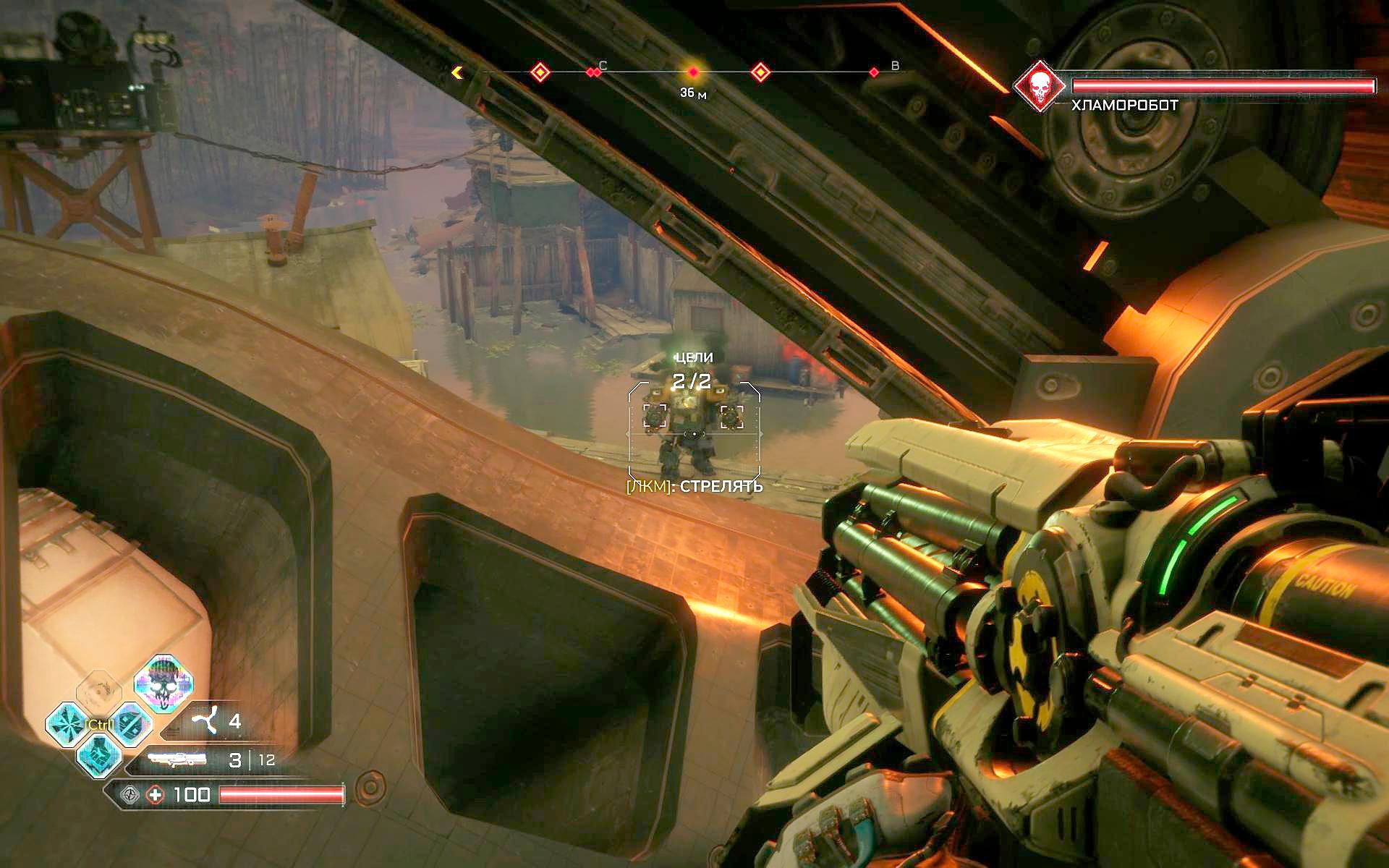
Task: Click the boss skull icon for Хламоробот
Action: 1040,86
